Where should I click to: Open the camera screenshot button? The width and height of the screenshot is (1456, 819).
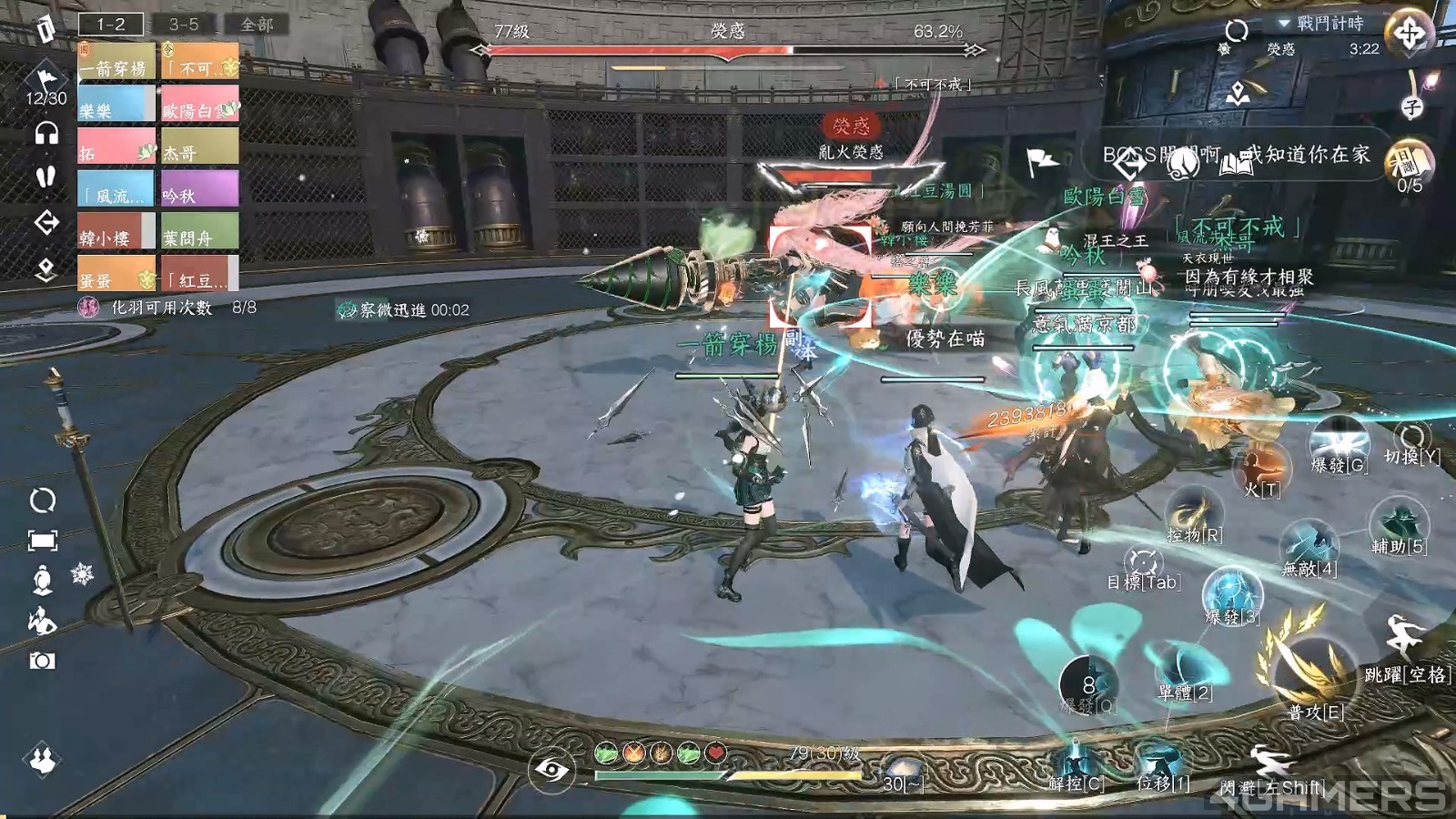pyautogui.click(x=42, y=661)
